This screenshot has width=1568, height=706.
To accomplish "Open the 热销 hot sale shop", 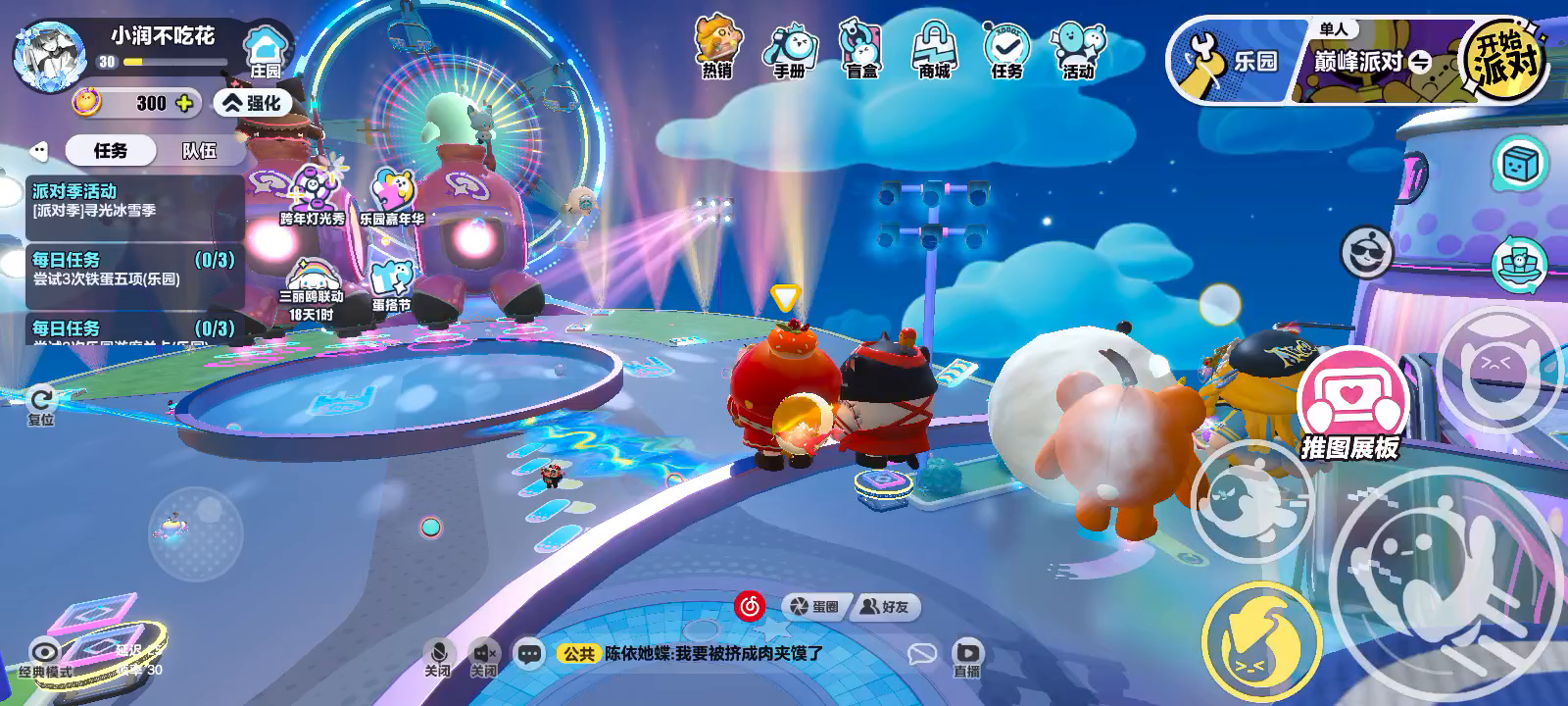I will click(x=717, y=47).
